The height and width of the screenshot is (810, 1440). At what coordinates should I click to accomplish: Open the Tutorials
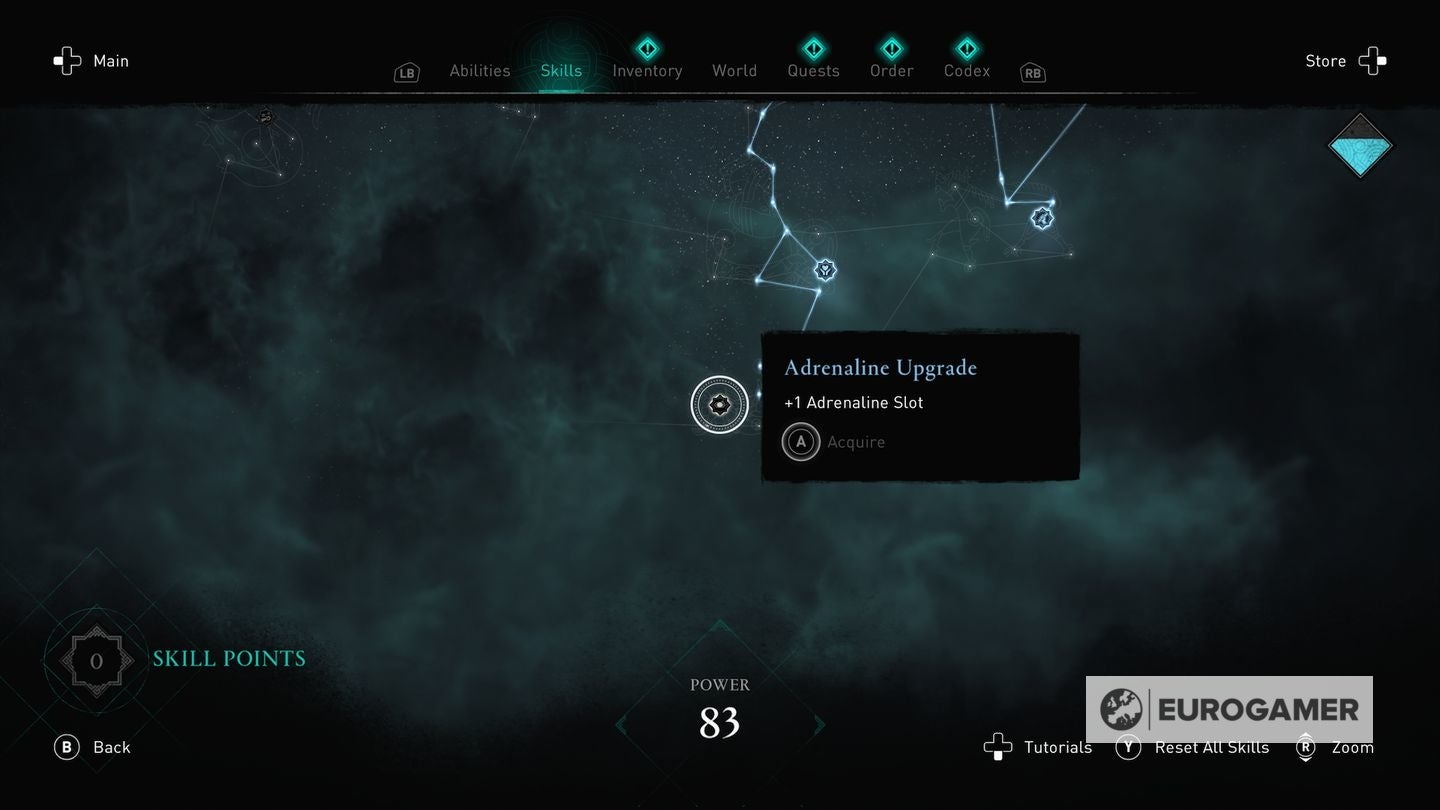click(x=1038, y=747)
